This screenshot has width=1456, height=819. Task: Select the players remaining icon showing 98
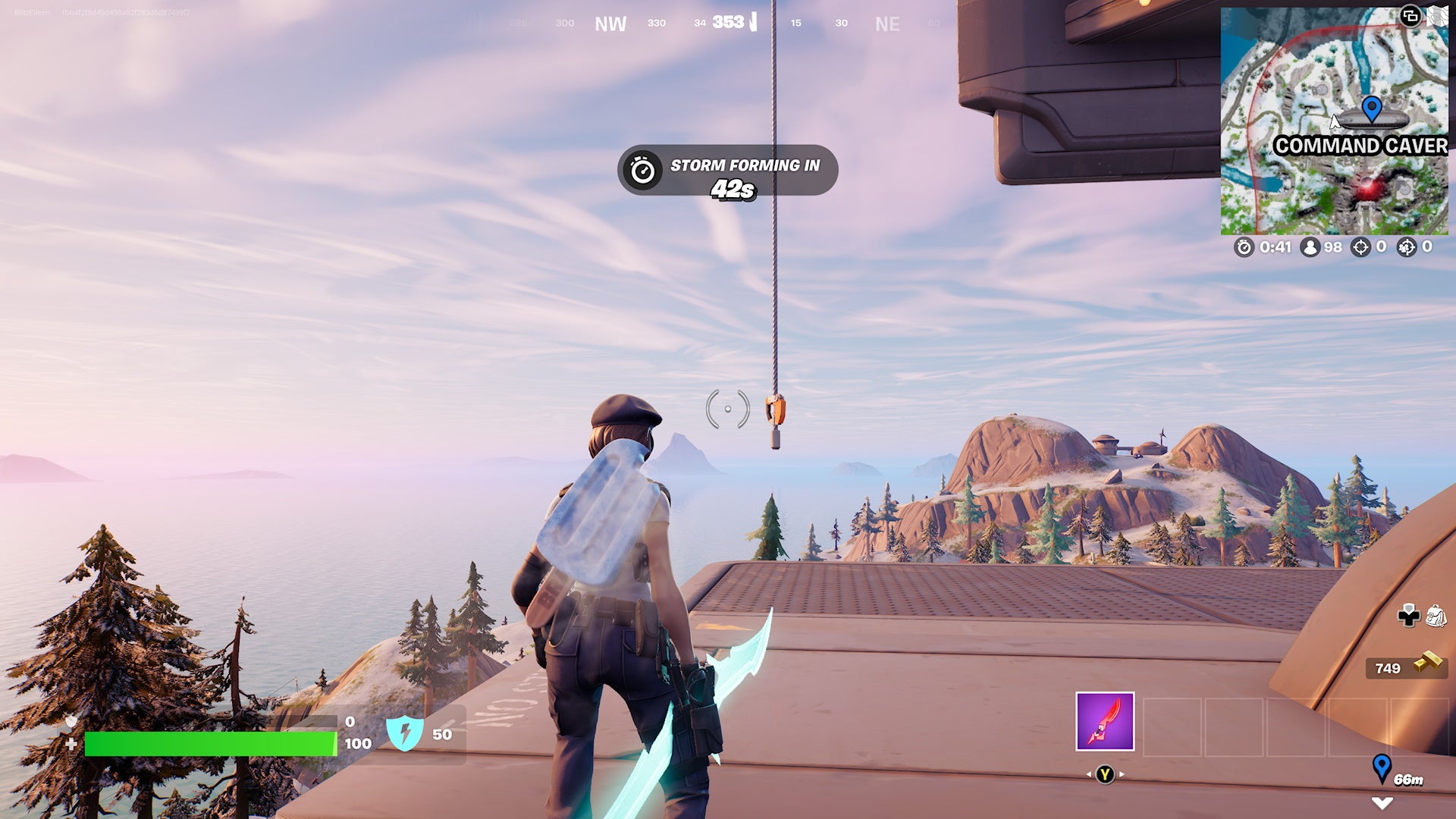click(x=1311, y=248)
